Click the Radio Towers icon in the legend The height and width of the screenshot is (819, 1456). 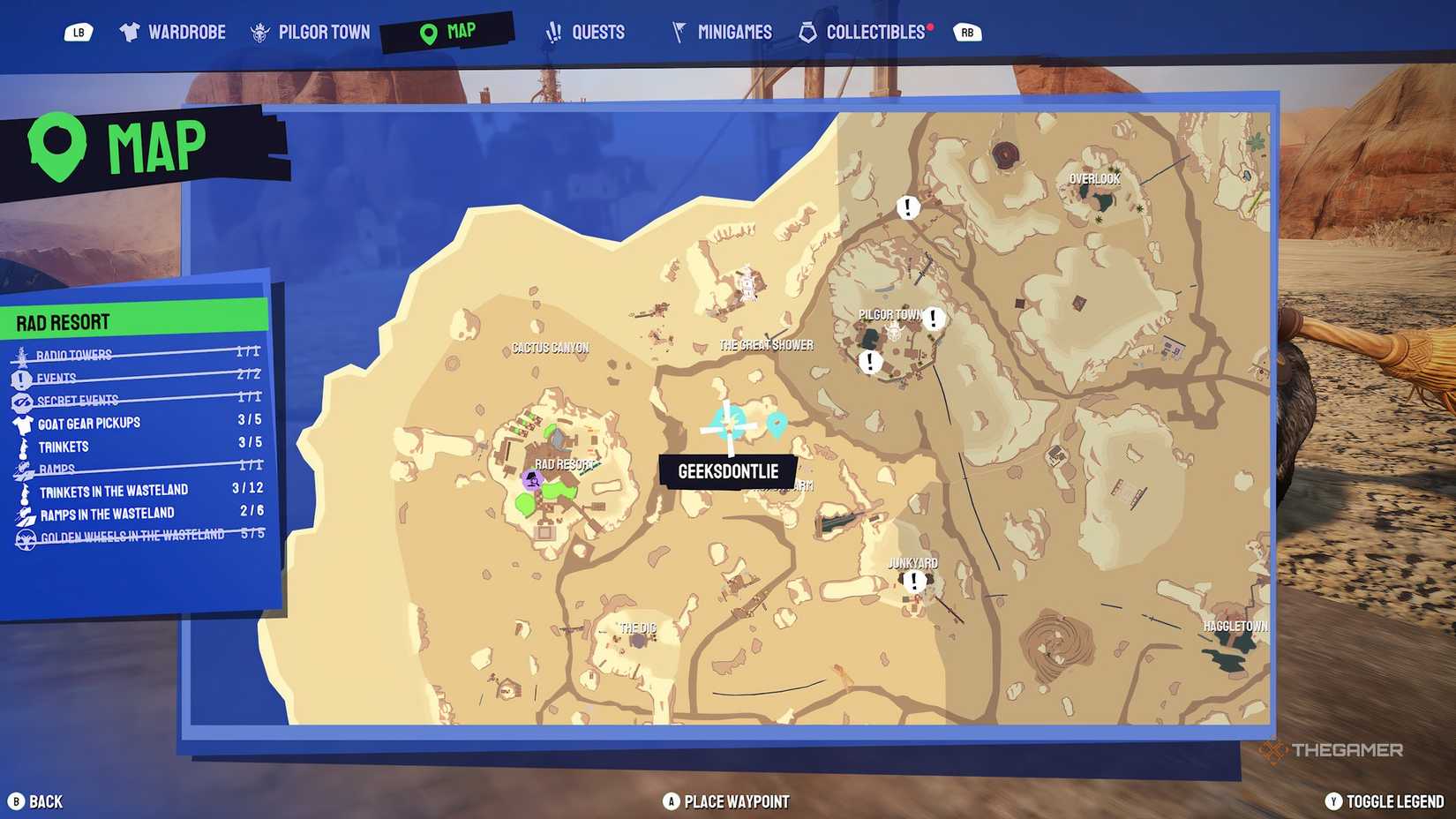21,354
